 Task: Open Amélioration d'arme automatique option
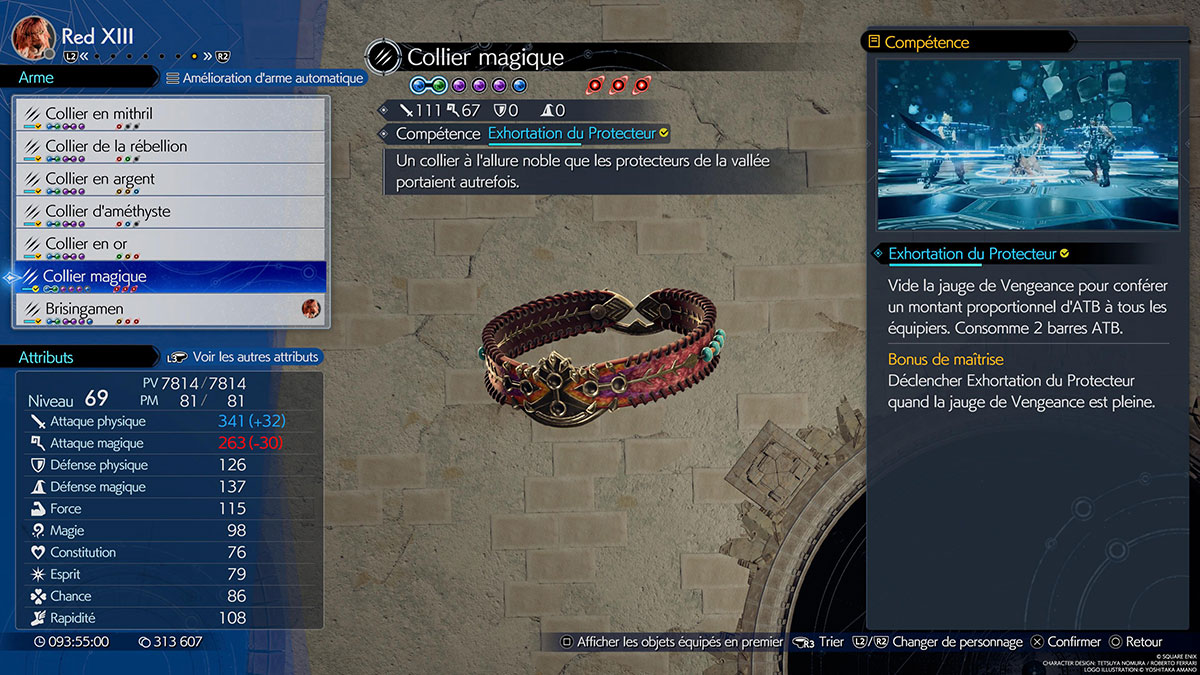tap(265, 77)
